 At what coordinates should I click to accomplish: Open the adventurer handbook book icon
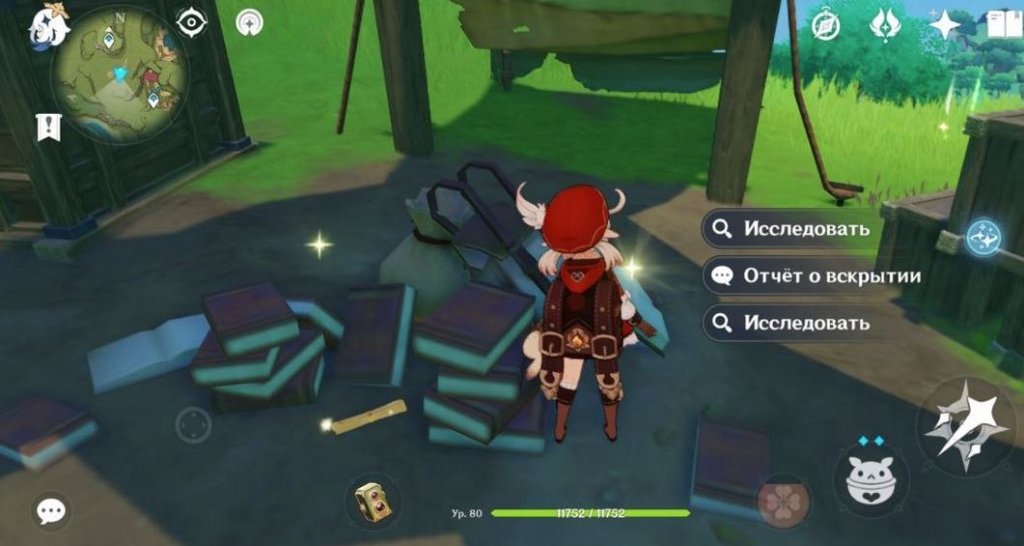coord(1003,24)
